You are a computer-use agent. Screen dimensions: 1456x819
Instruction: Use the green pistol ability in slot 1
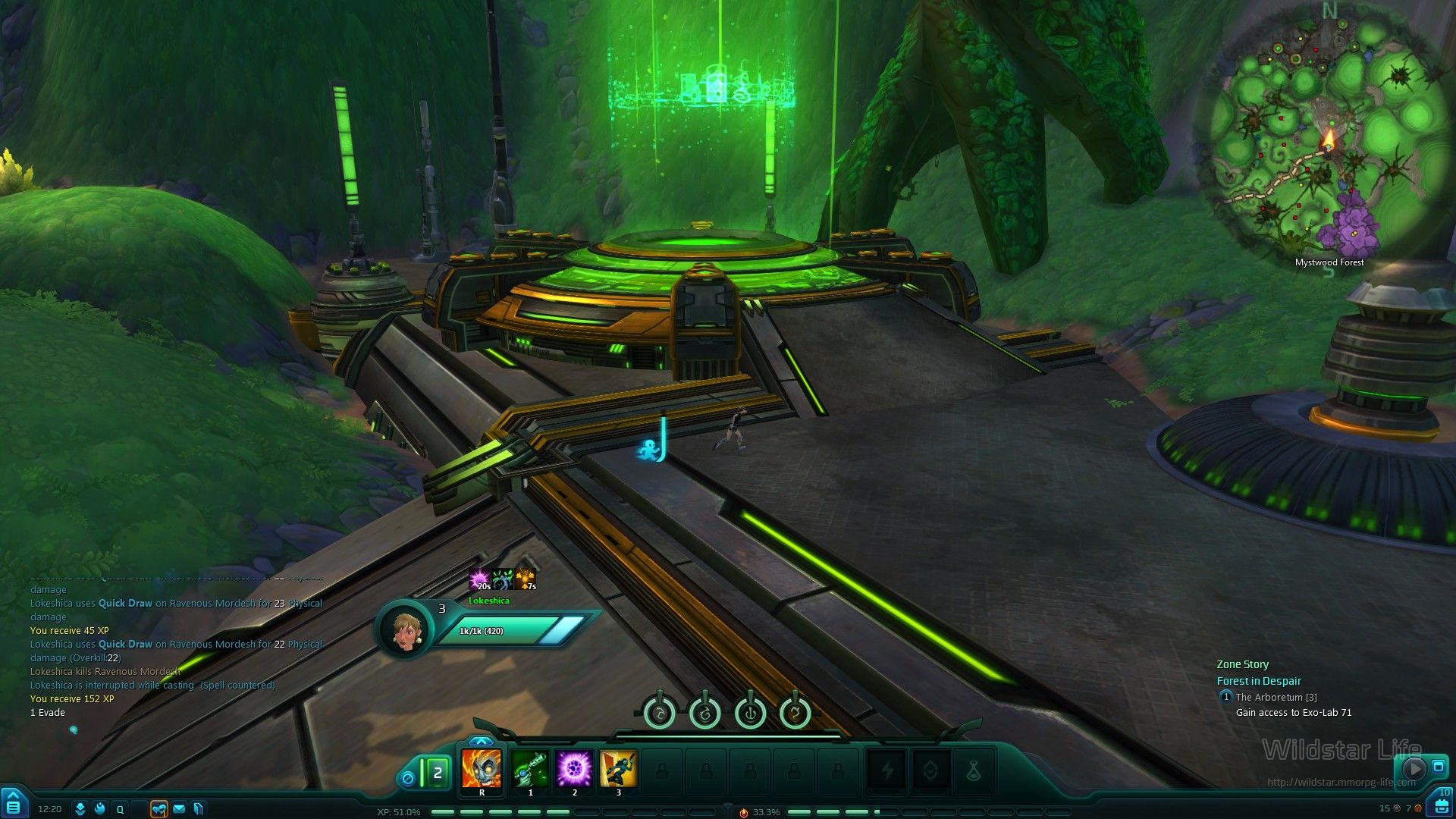(x=530, y=770)
